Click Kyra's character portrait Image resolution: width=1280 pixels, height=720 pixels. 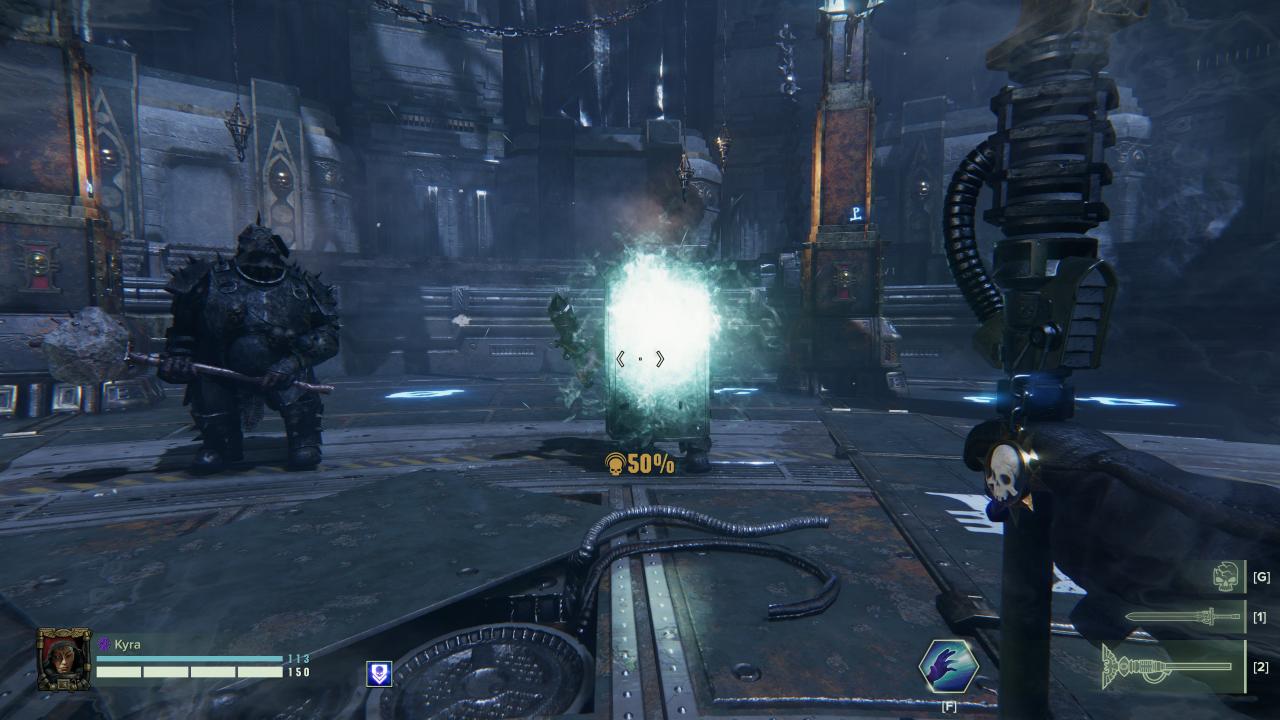[x=64, y=659]
